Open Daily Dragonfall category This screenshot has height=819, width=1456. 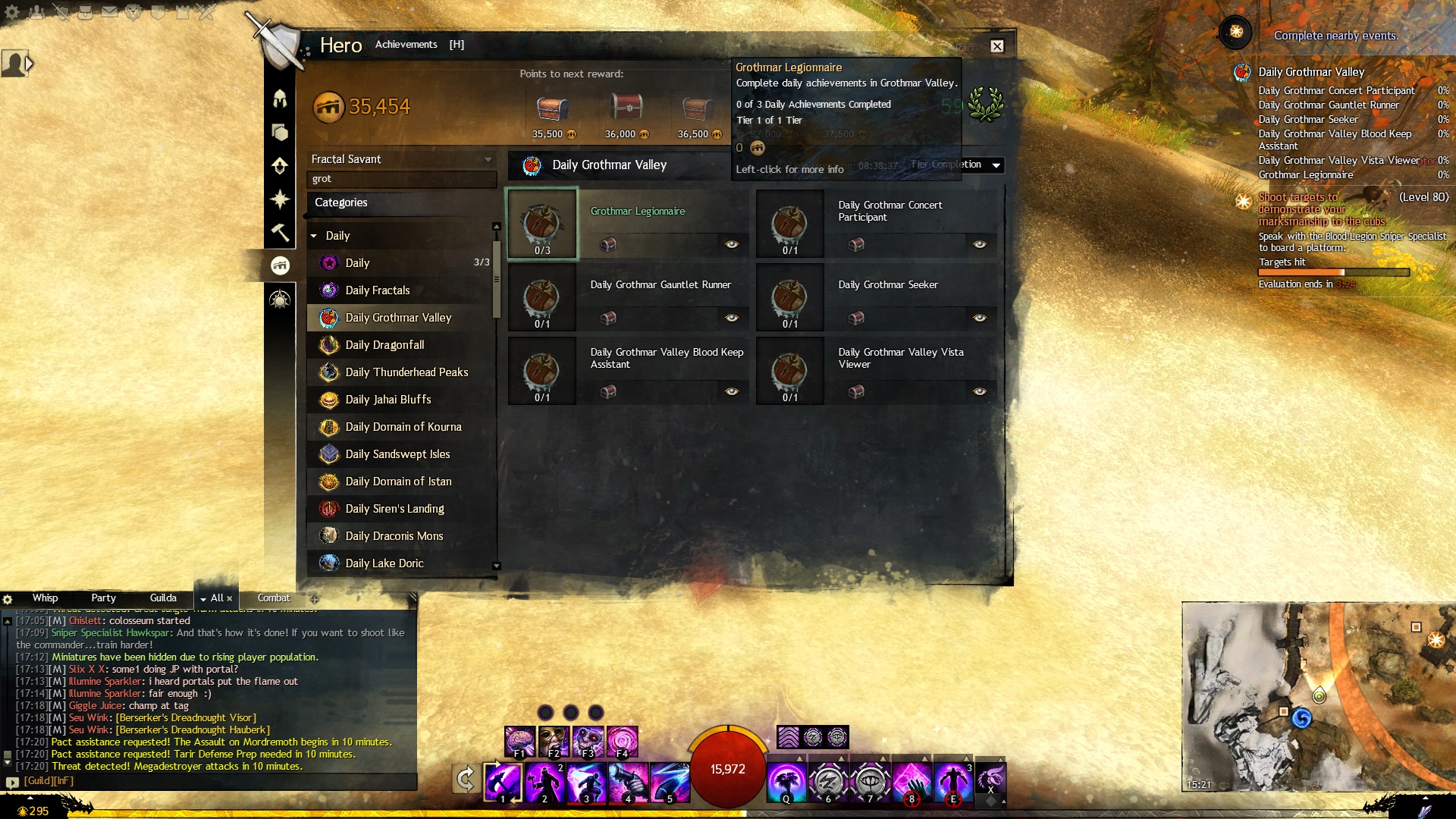tap(384, 345)
